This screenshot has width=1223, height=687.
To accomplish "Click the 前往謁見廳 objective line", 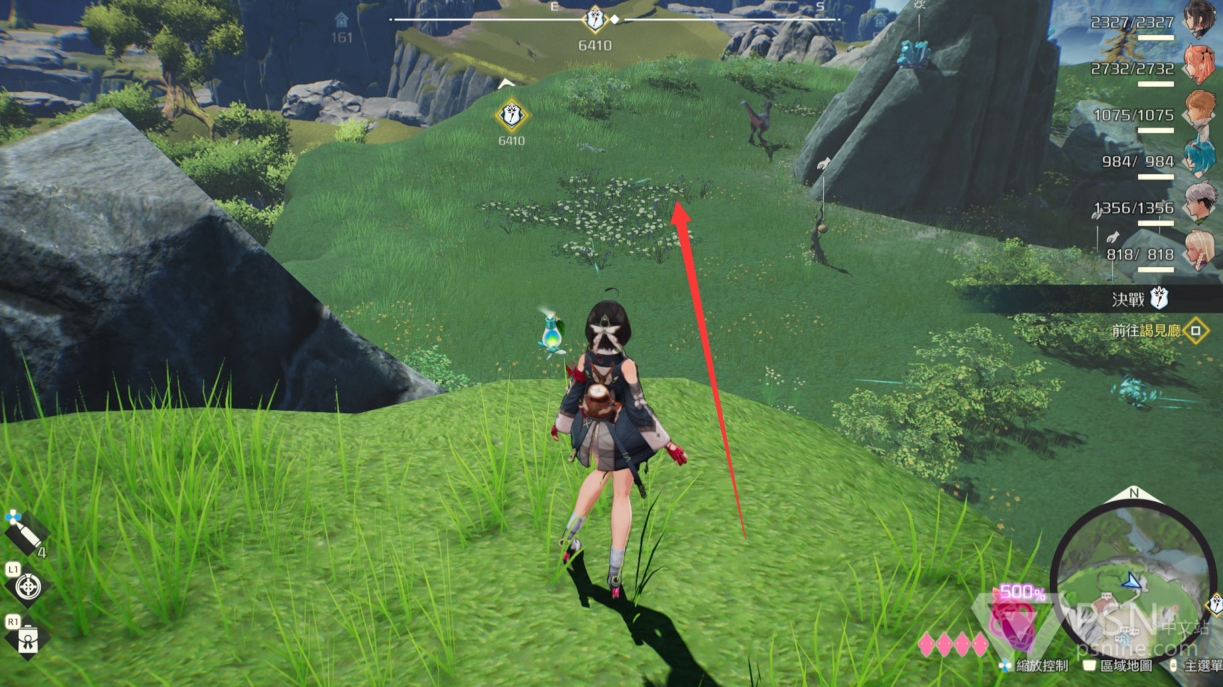I will click(x=1146, y=330).
